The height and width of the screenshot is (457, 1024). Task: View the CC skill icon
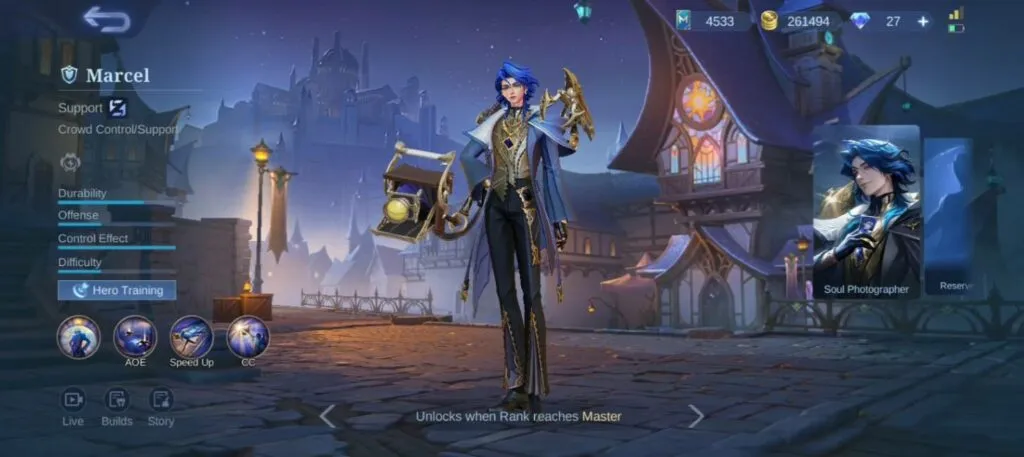247,337
